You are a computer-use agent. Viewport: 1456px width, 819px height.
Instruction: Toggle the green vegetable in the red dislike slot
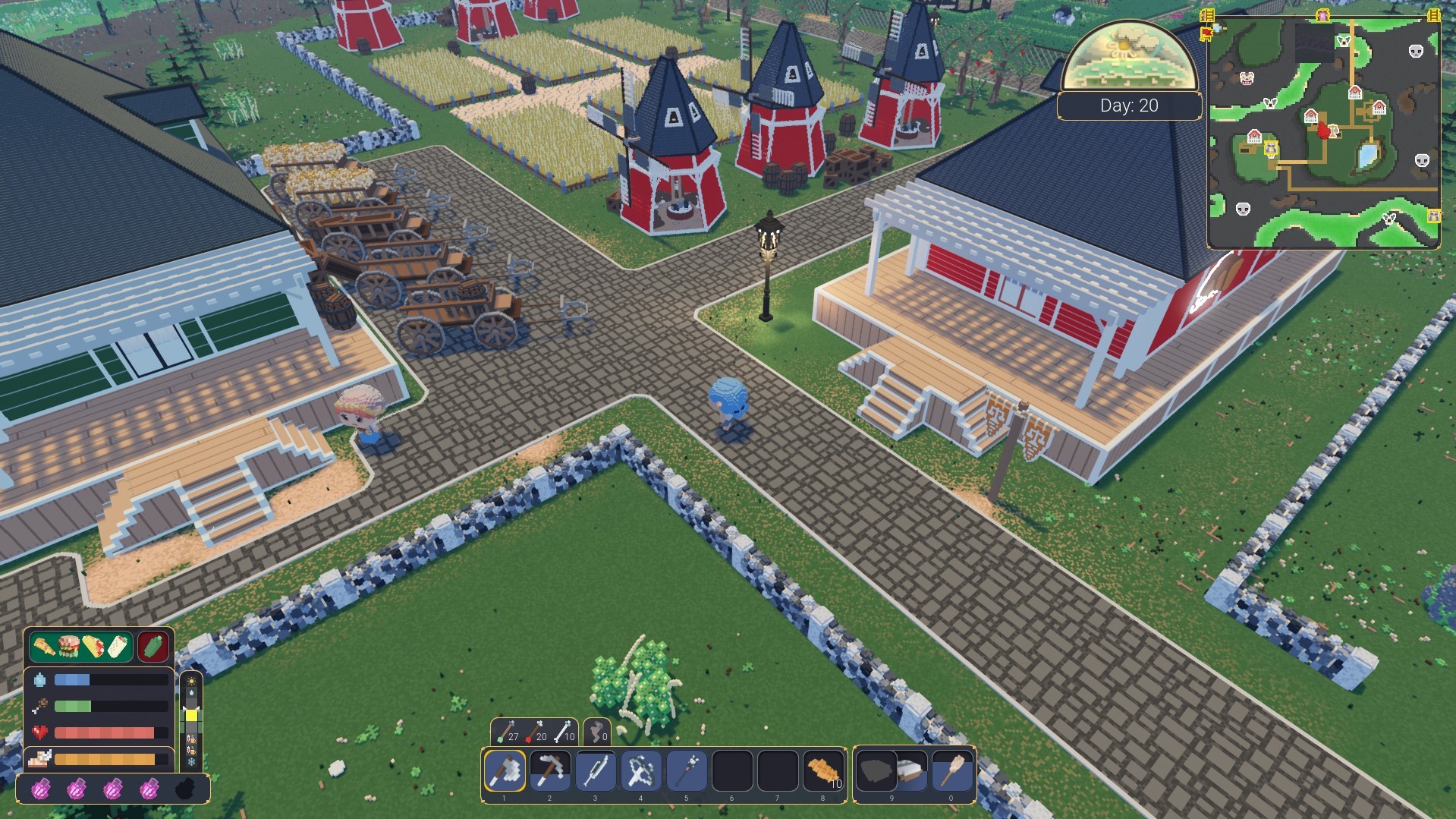(x=153, y=648)
